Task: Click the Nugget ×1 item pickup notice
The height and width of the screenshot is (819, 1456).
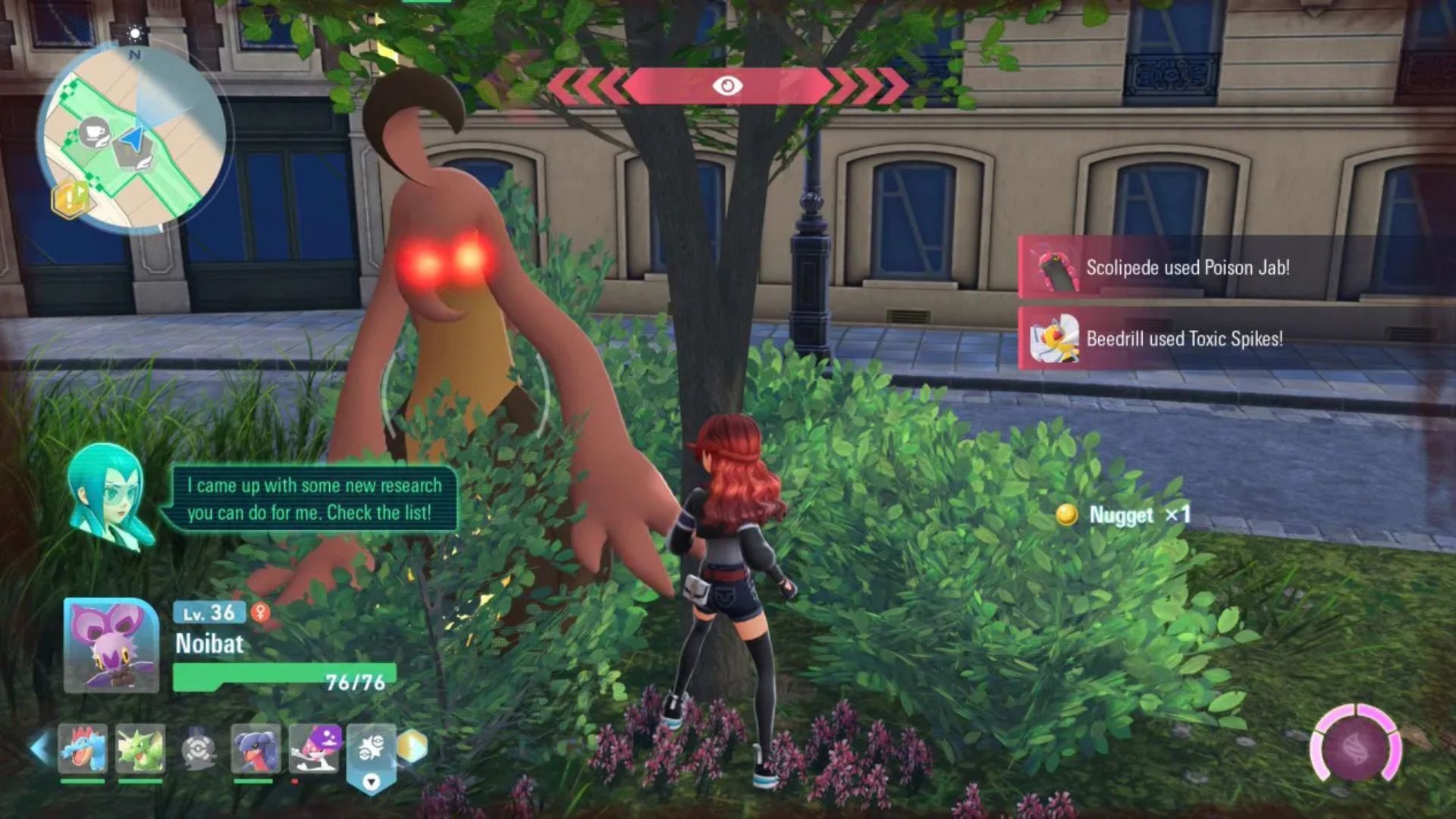Action: point(1124,515)
